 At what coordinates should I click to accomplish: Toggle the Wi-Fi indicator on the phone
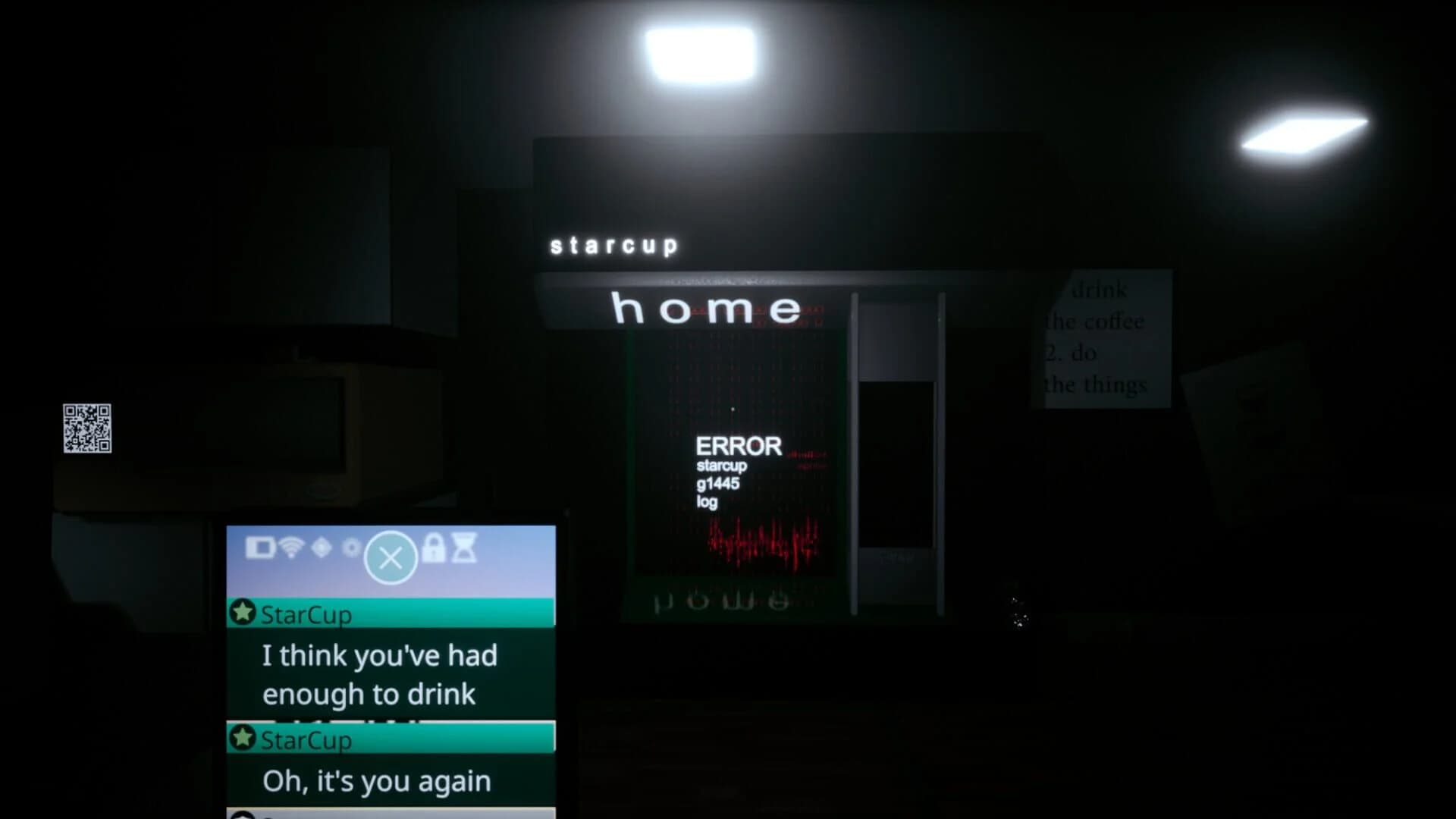point(292,548)
